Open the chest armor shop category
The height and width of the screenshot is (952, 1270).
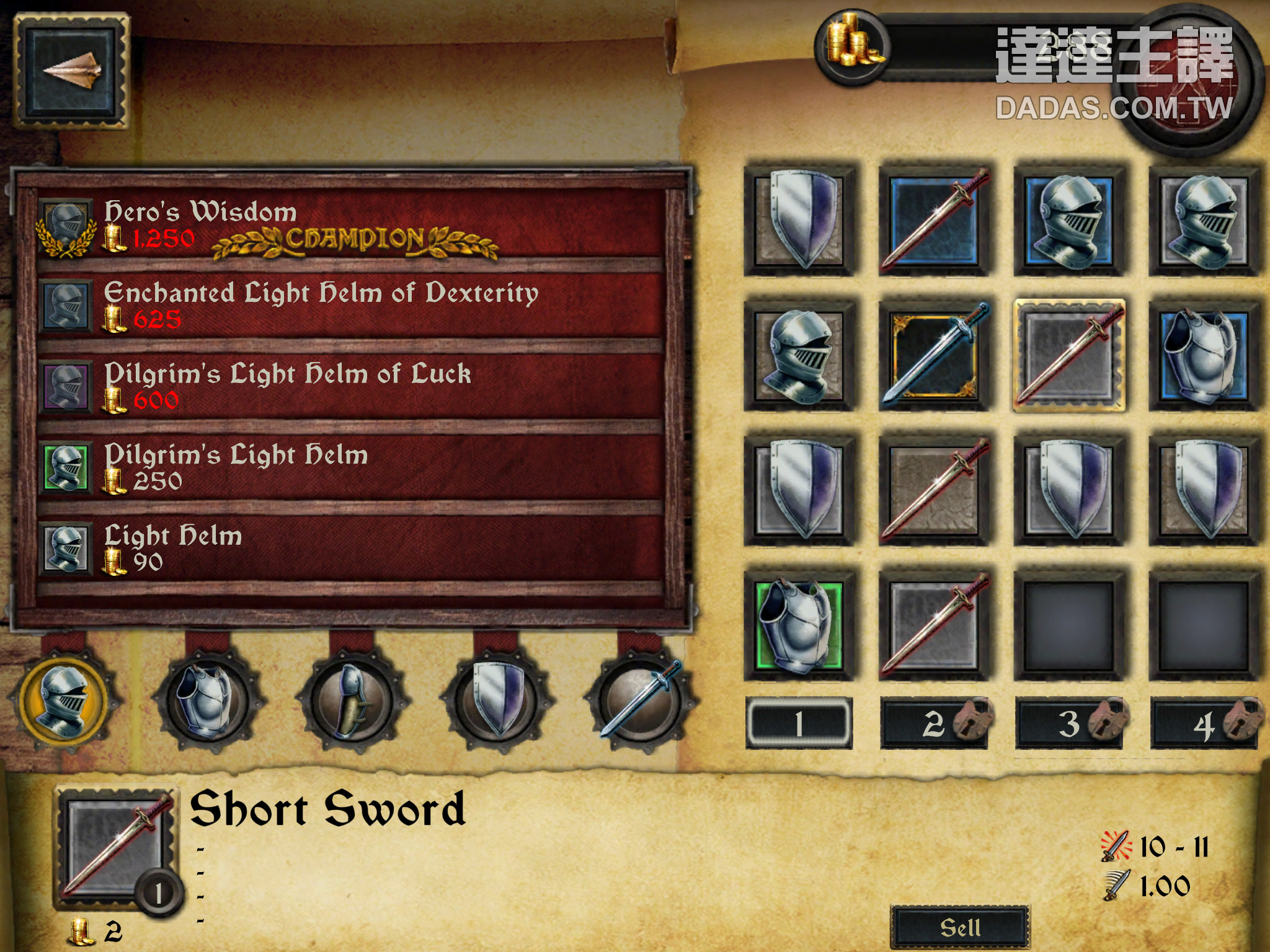(x=206, y=700)
